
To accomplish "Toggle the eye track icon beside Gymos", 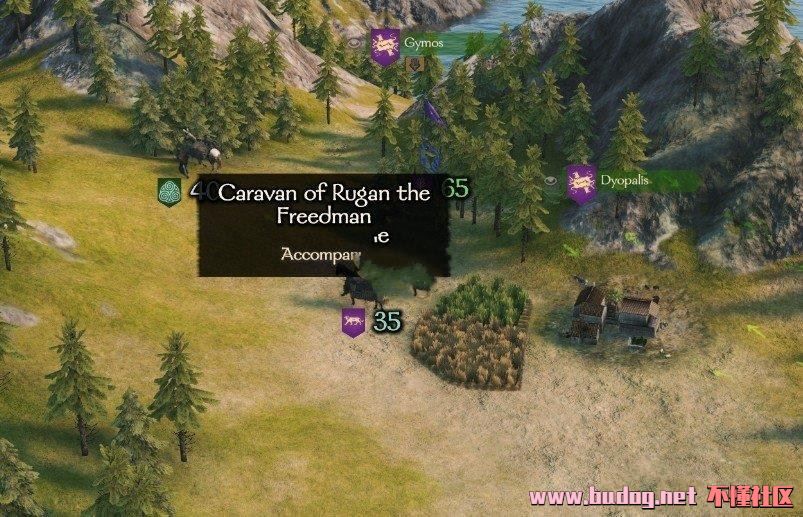I will click(x=355, y=43).
